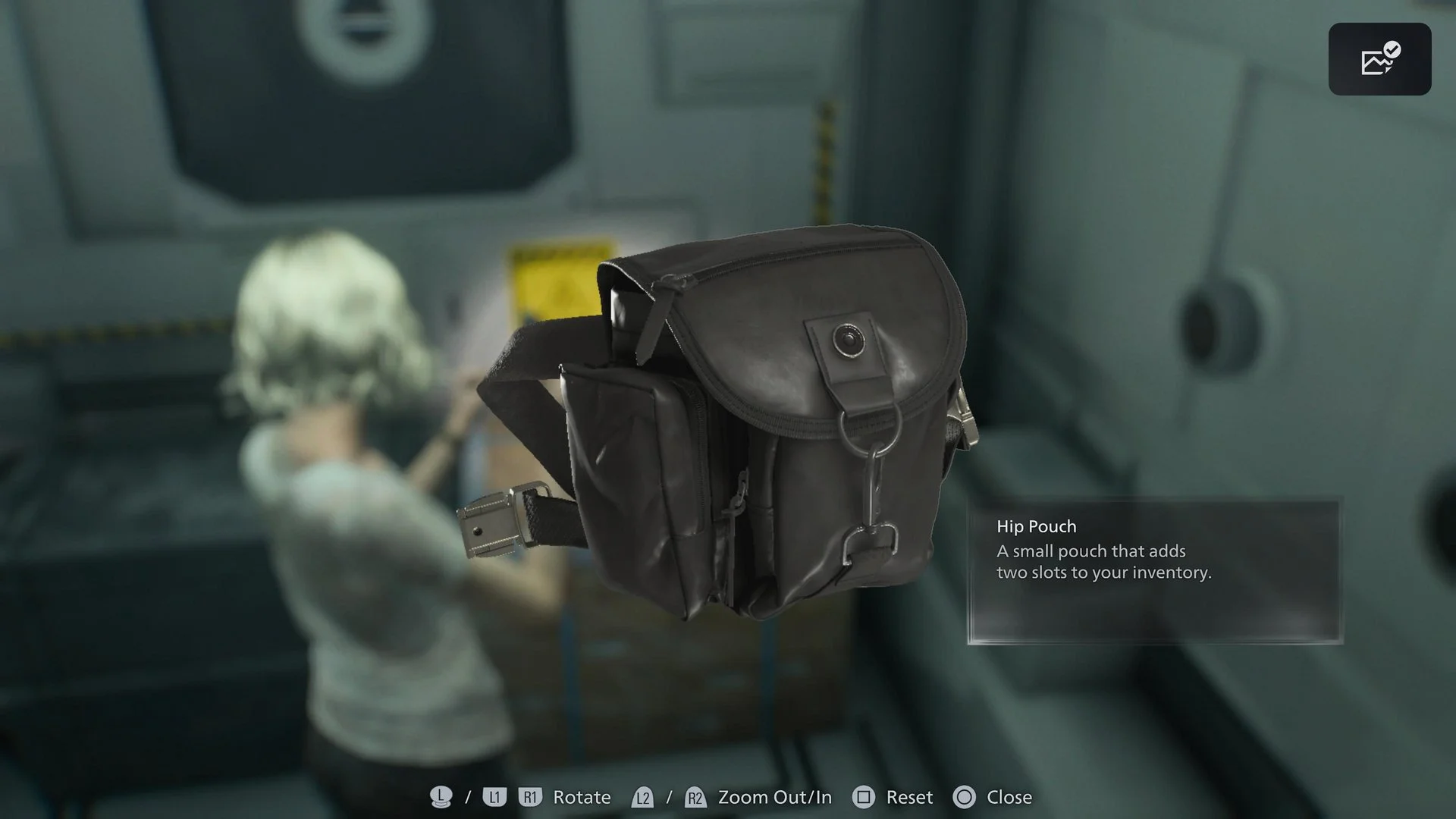Click the R2 button icon for Zoom In
This screenshot has width=1456, height=819.
pos(695,797)
